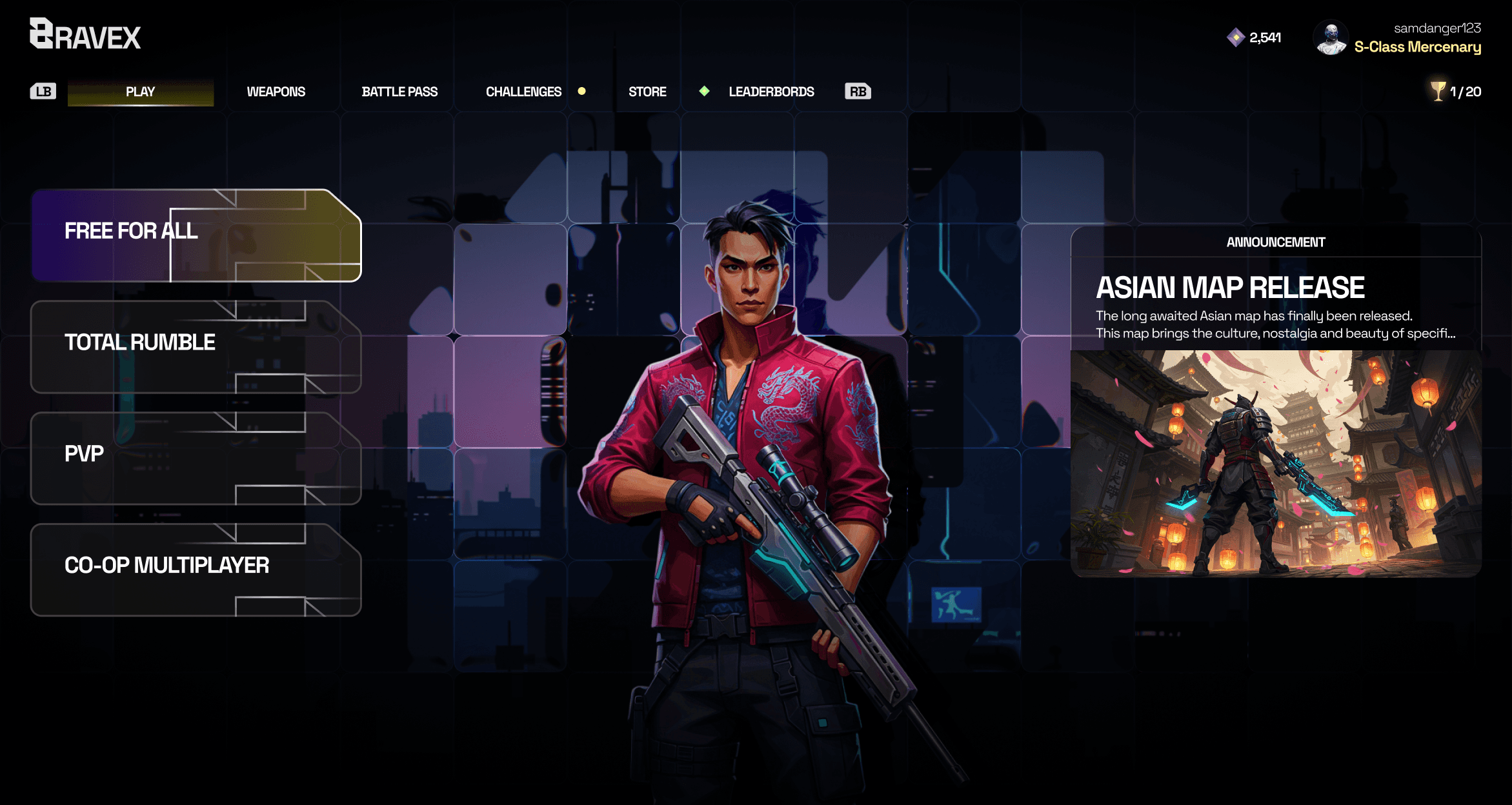Click the Bravex logo
The width and height of the screenshot is (1512, 805).
[85, 35]
